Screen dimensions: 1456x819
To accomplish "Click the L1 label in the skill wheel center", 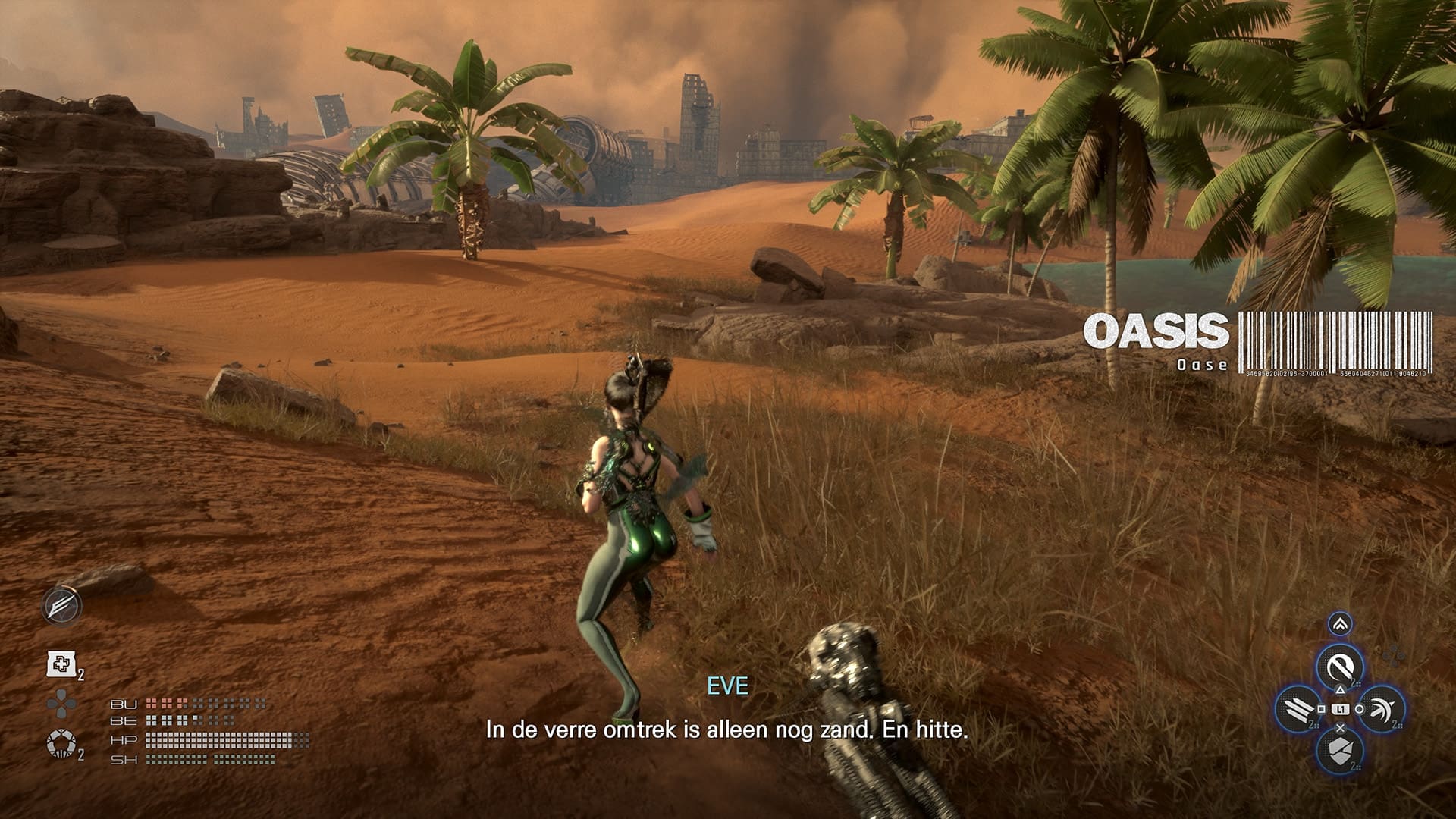I will point(1339,708).
